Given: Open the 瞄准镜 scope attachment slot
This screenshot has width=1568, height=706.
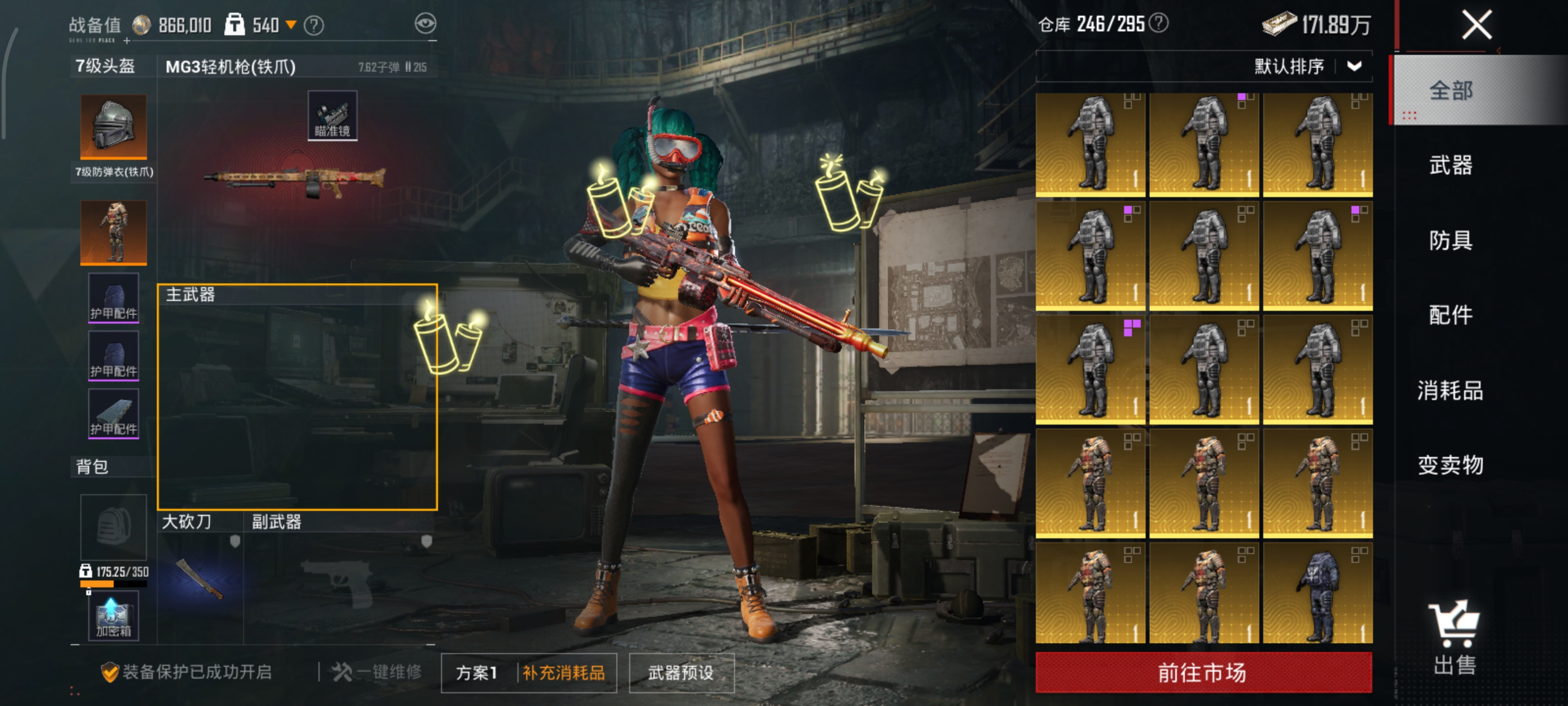Looking at the screenshot, I should point(332,116).
